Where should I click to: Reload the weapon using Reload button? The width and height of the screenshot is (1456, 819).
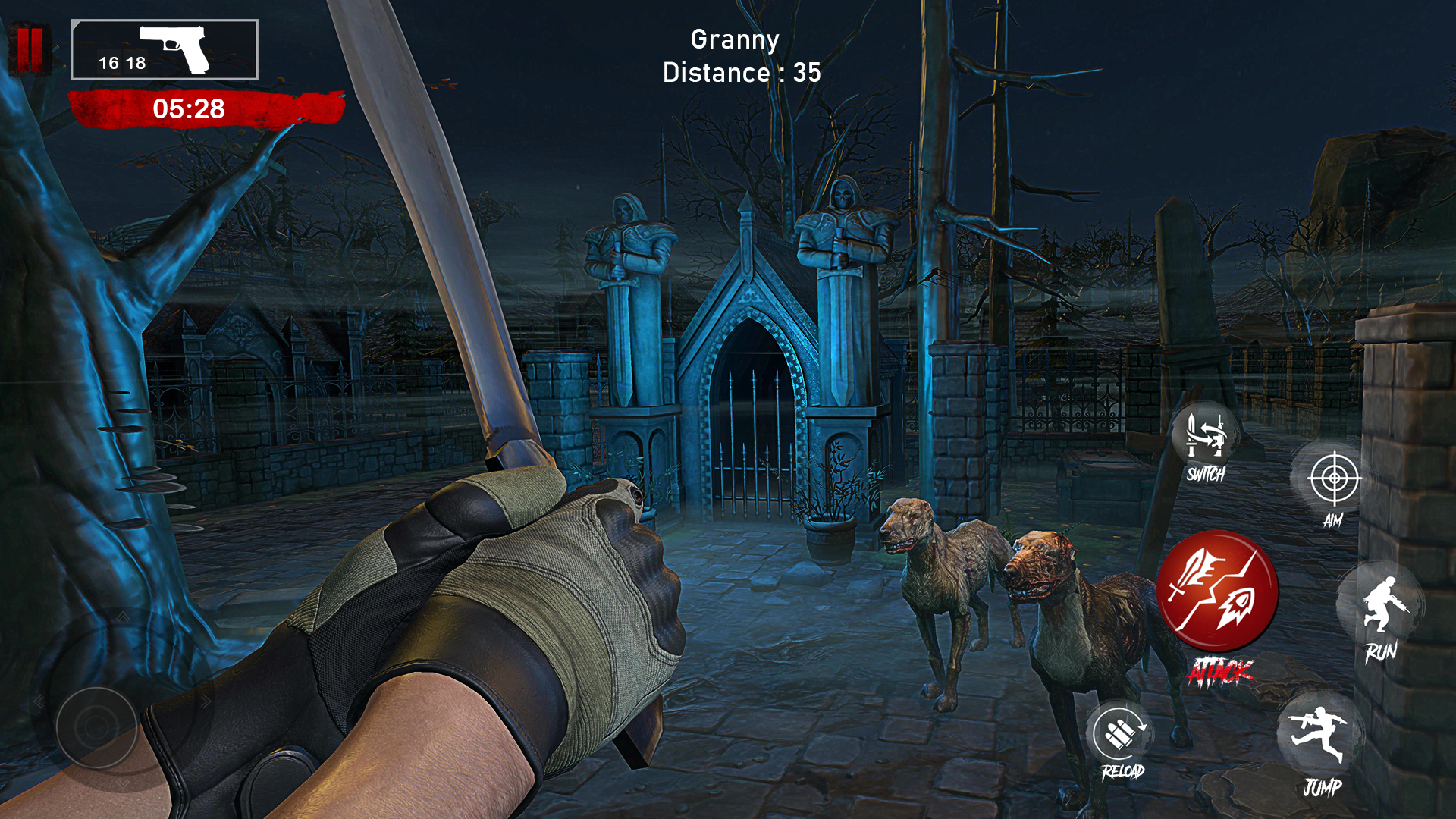(1120, 734)
